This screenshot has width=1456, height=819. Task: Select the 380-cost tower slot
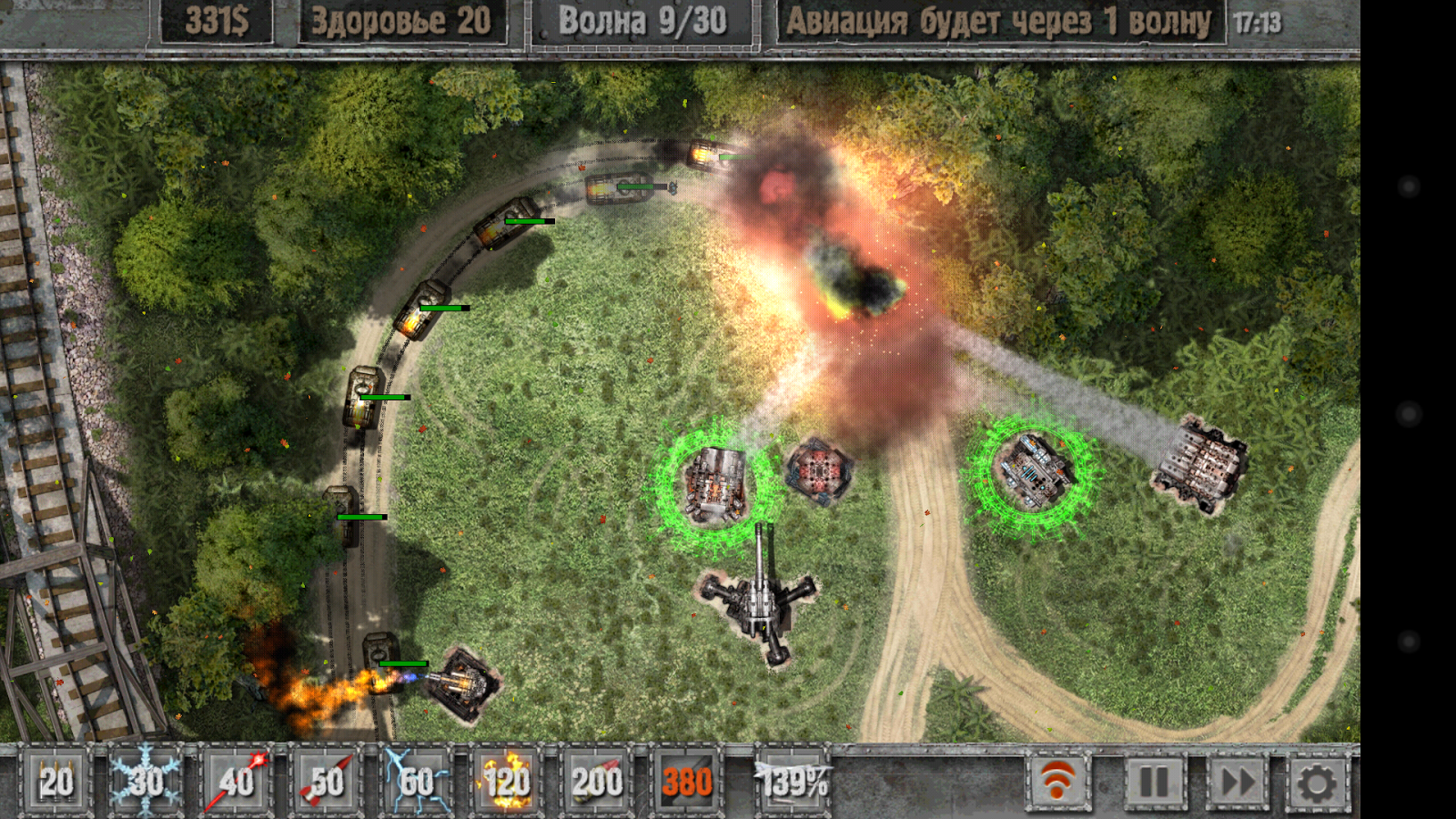tap(686, 781)
